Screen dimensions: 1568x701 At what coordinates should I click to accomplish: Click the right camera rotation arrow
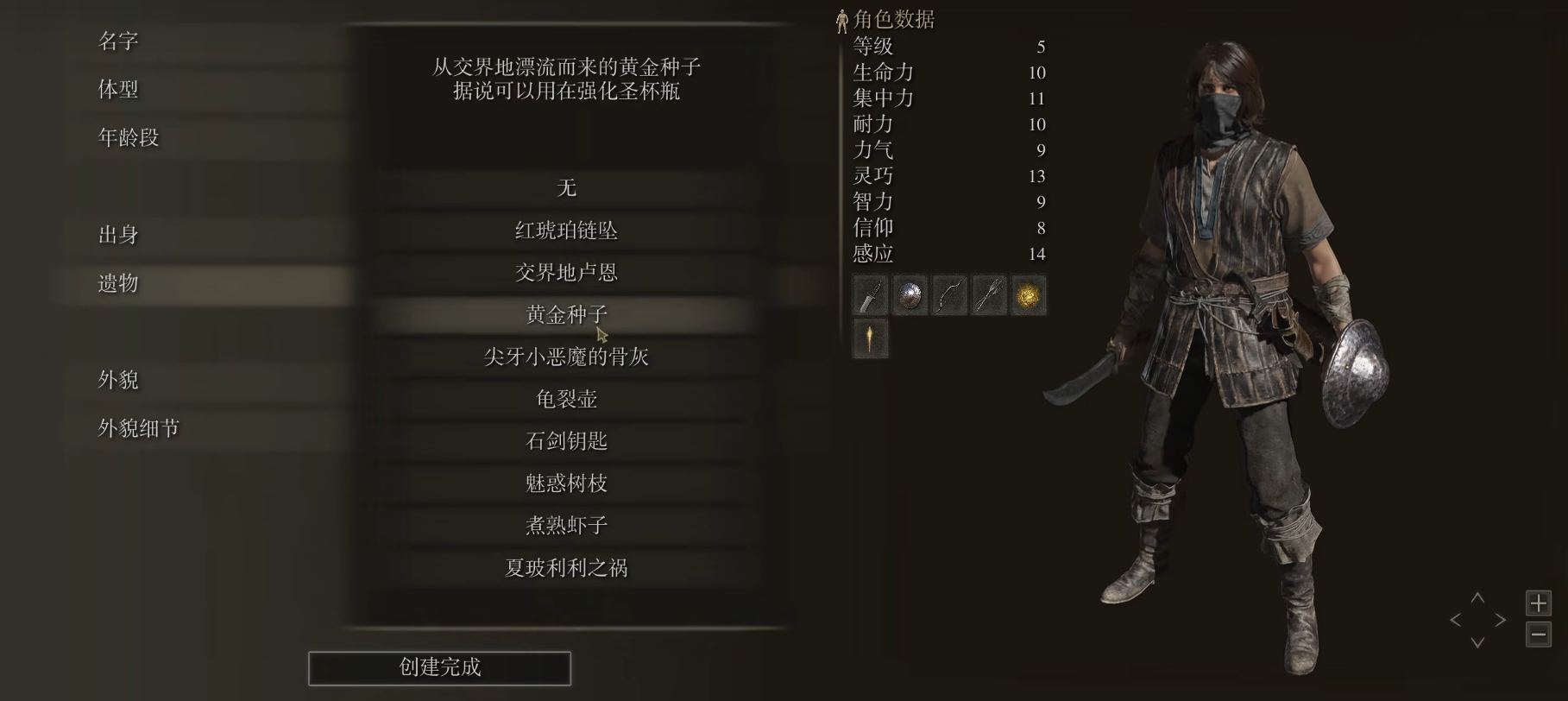(x=1500, y=620)
